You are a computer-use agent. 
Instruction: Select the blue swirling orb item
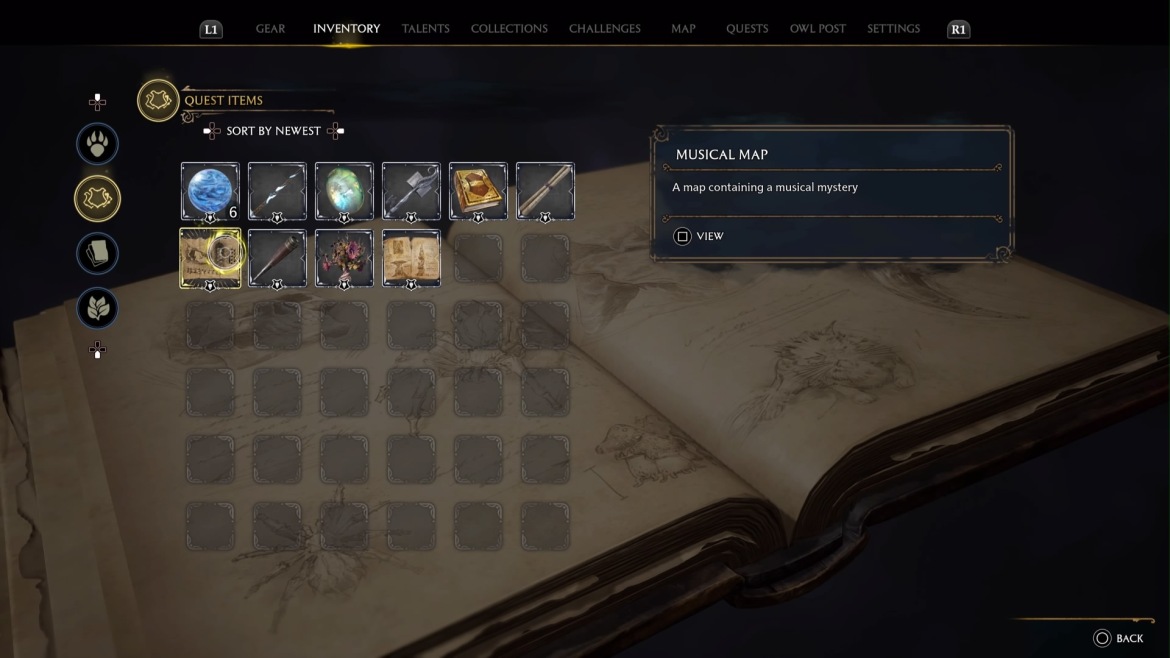click(x=210, y=191)
